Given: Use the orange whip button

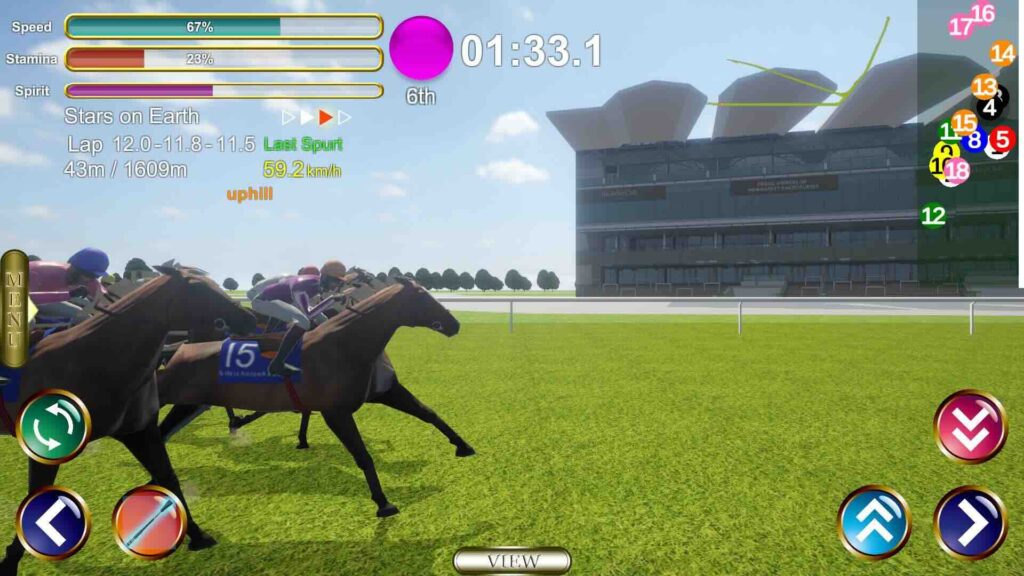Looking at the screenshot, I should click(x=150, y=522).
